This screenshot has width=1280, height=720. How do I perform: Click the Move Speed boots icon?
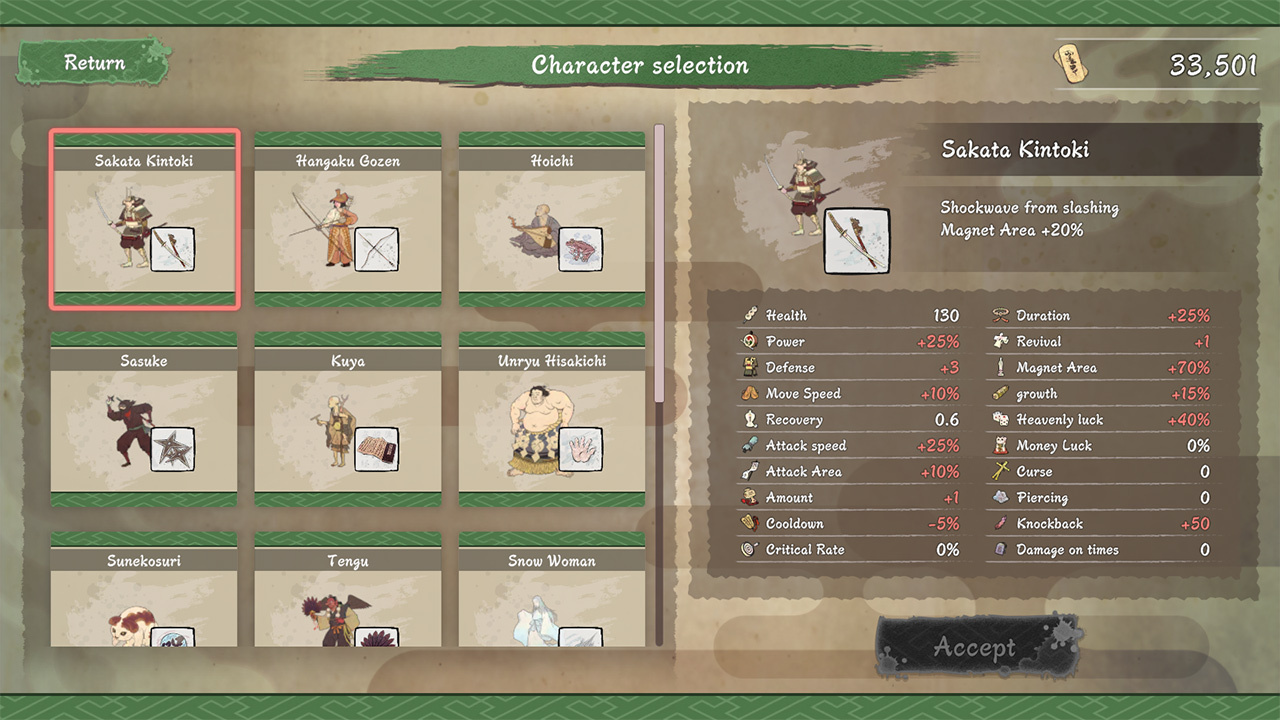(x=750, y=393)
